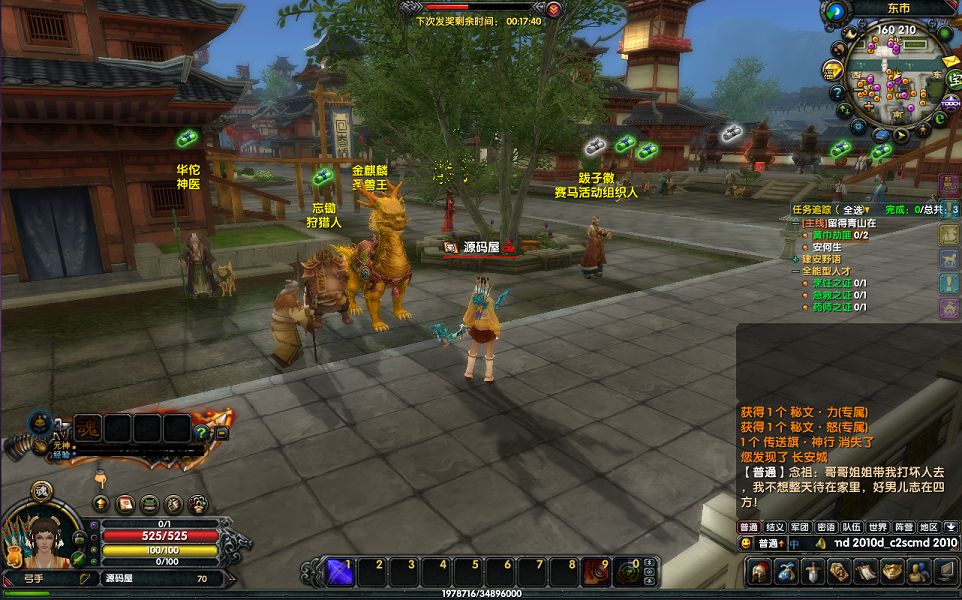Open system settings via the monitor icon

click(x=944, y=572)
